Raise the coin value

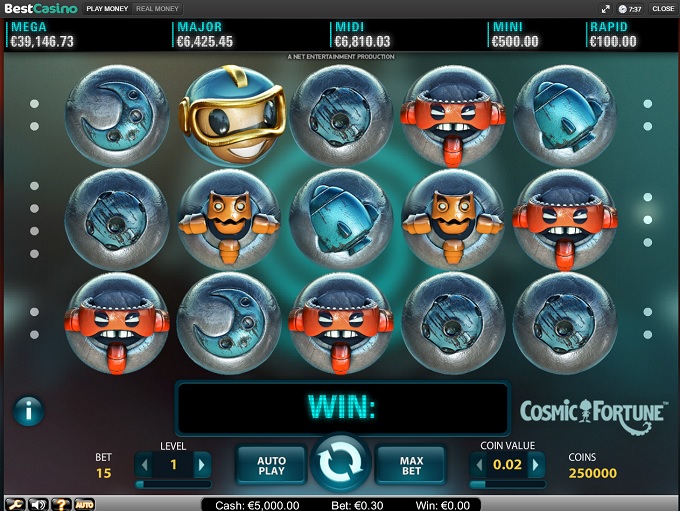pos(537,464)
